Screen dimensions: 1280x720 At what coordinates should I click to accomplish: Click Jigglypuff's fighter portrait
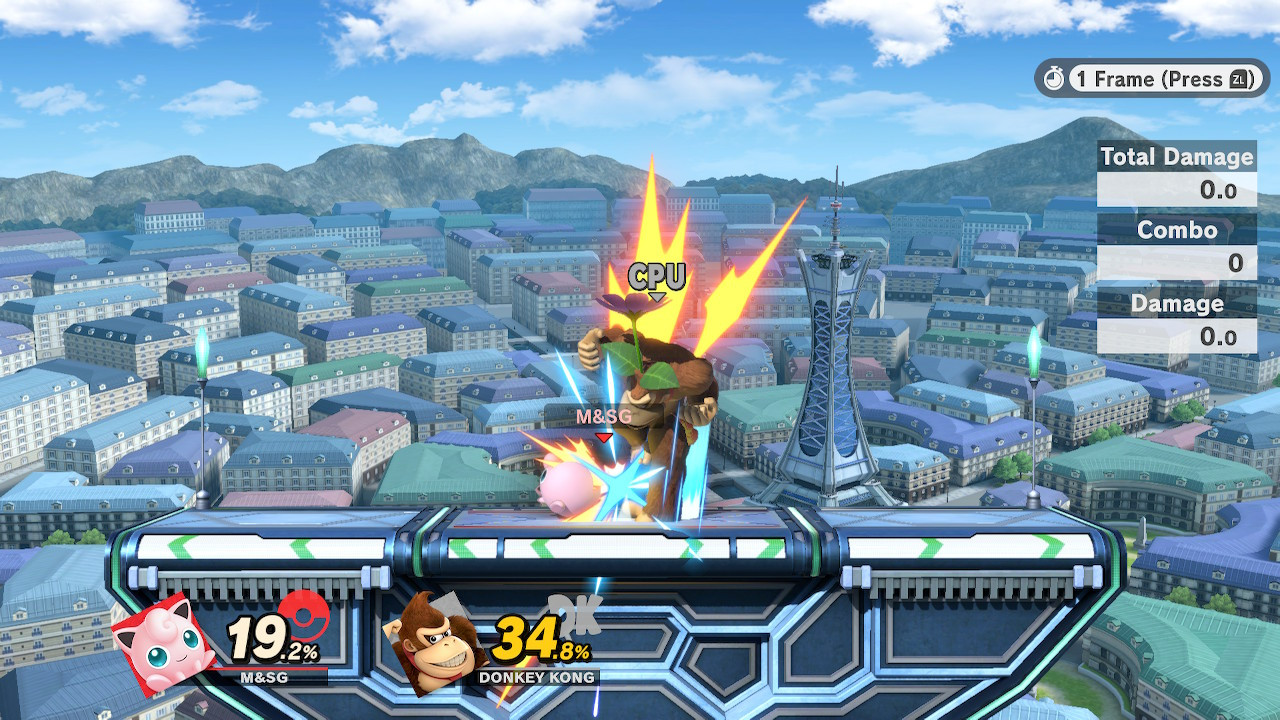(x=165, y=645)
